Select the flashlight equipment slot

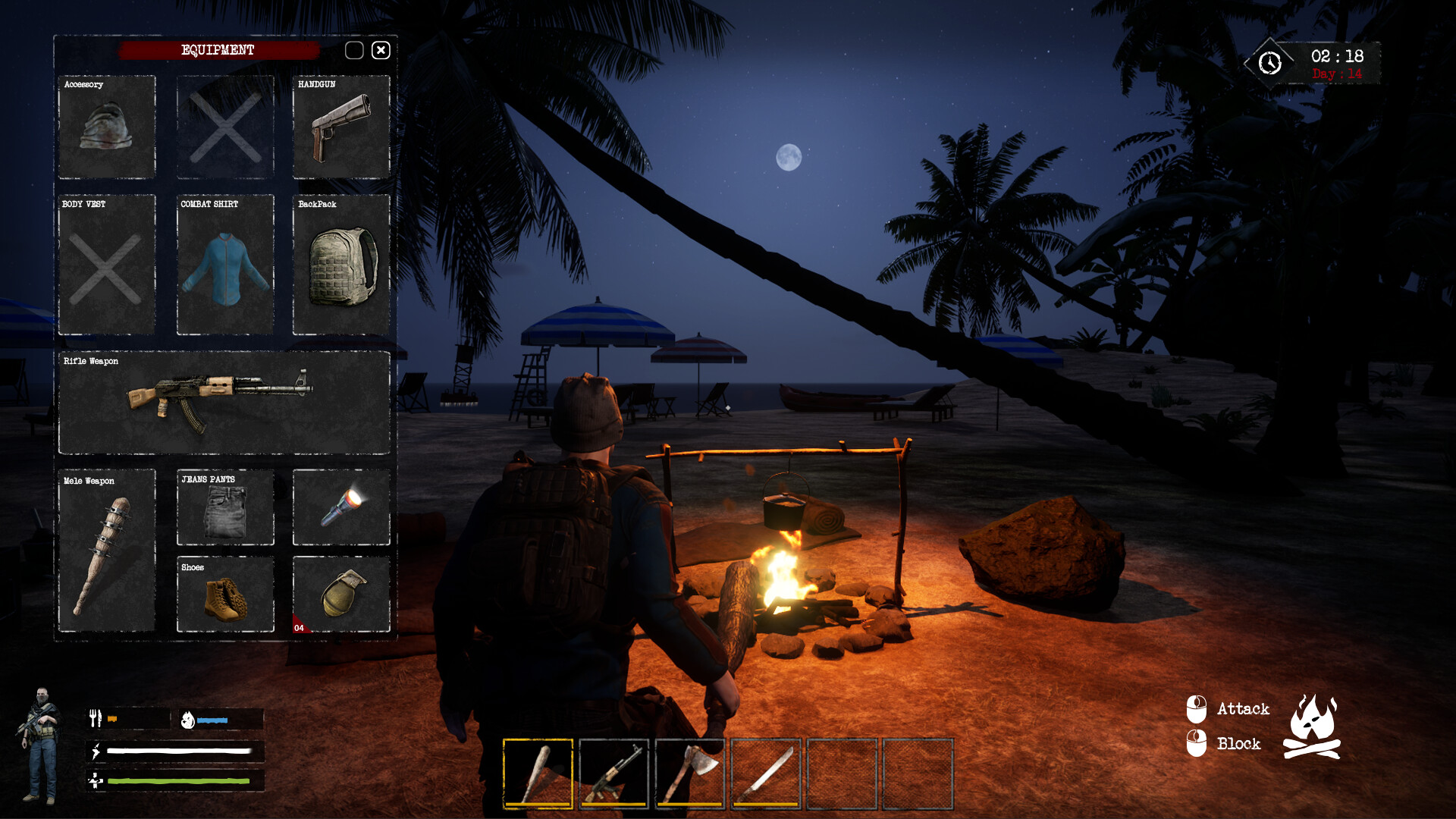click(x=340, y=507)
